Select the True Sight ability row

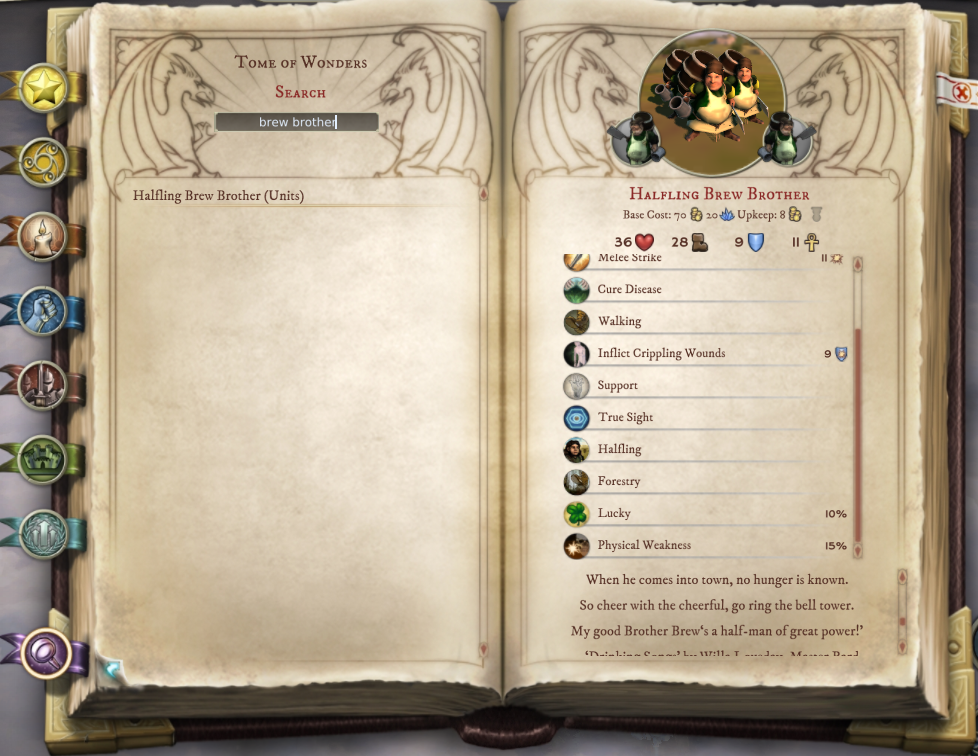coord(625,417)
